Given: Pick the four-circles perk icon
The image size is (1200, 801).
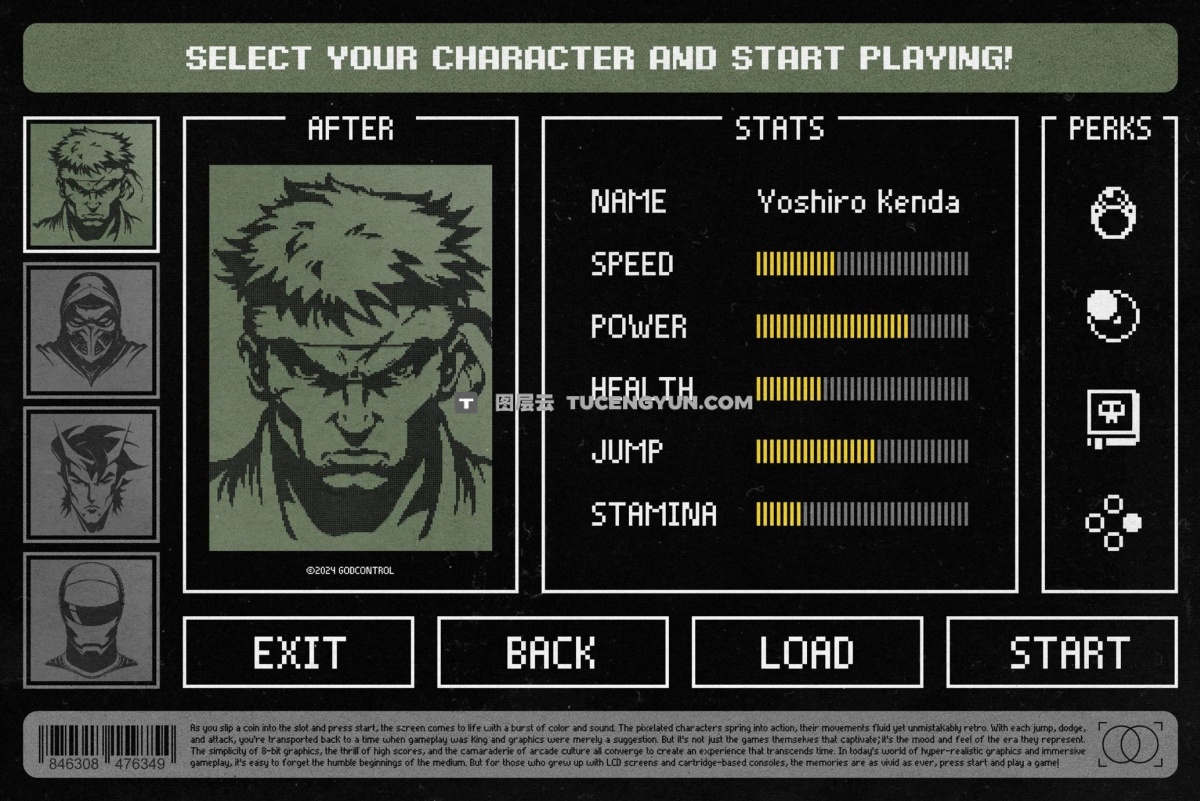Looking at the screenshot, I should point(1113,523).
